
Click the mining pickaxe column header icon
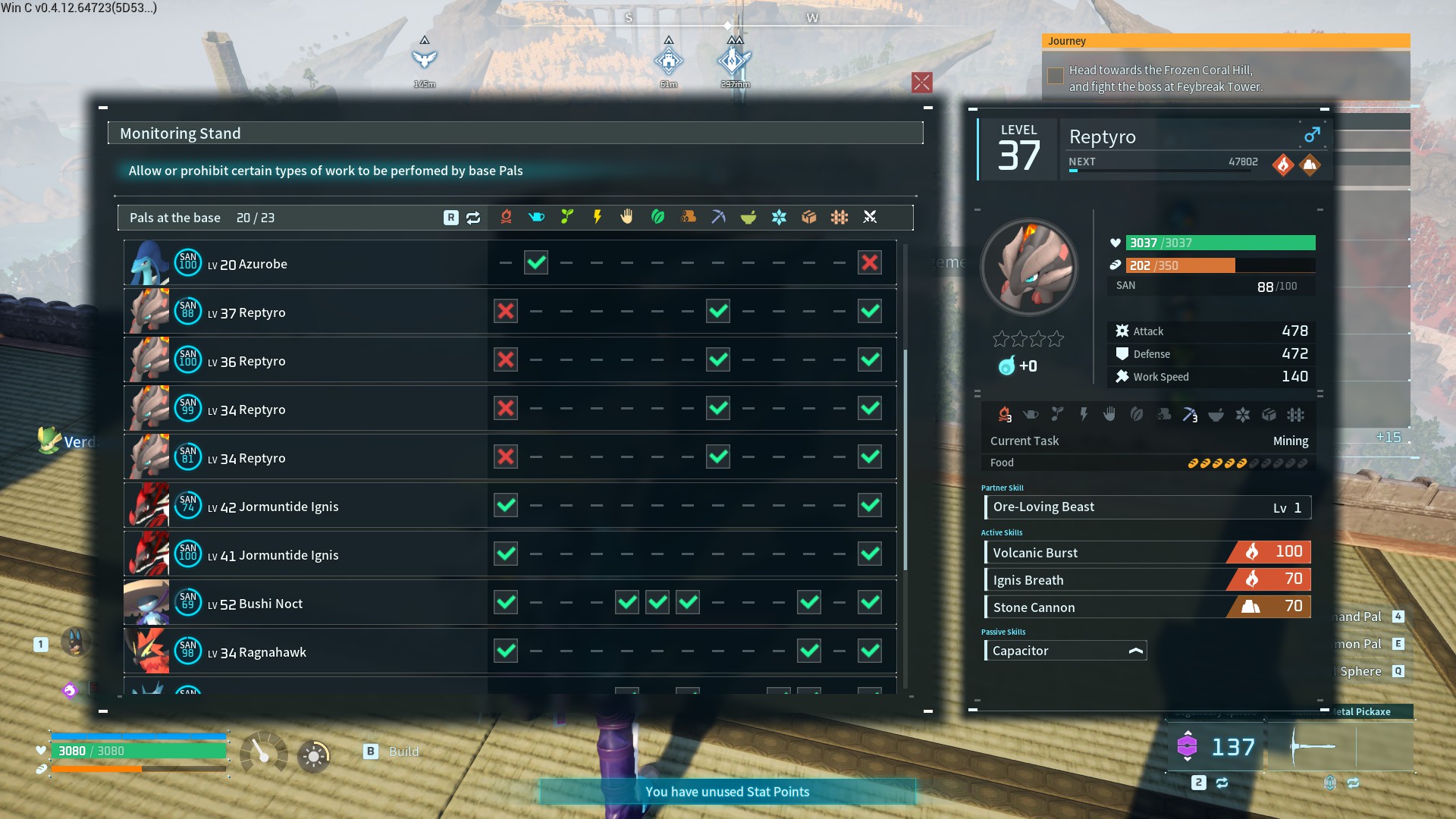point(718,218)
